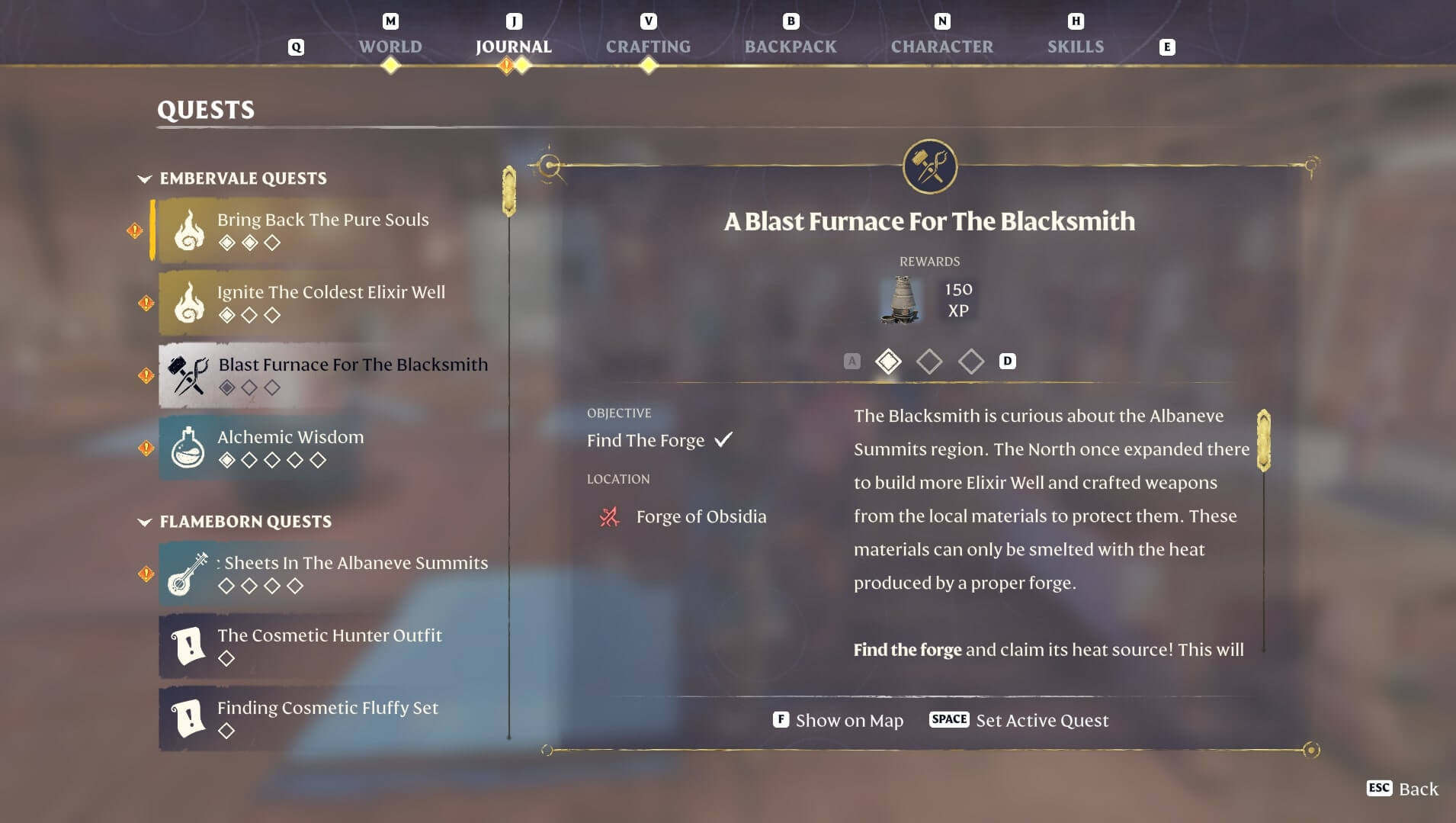
Task: Click the Forge of Obsidia location entry
Action: pyautogui.click(x=701, y=516)
